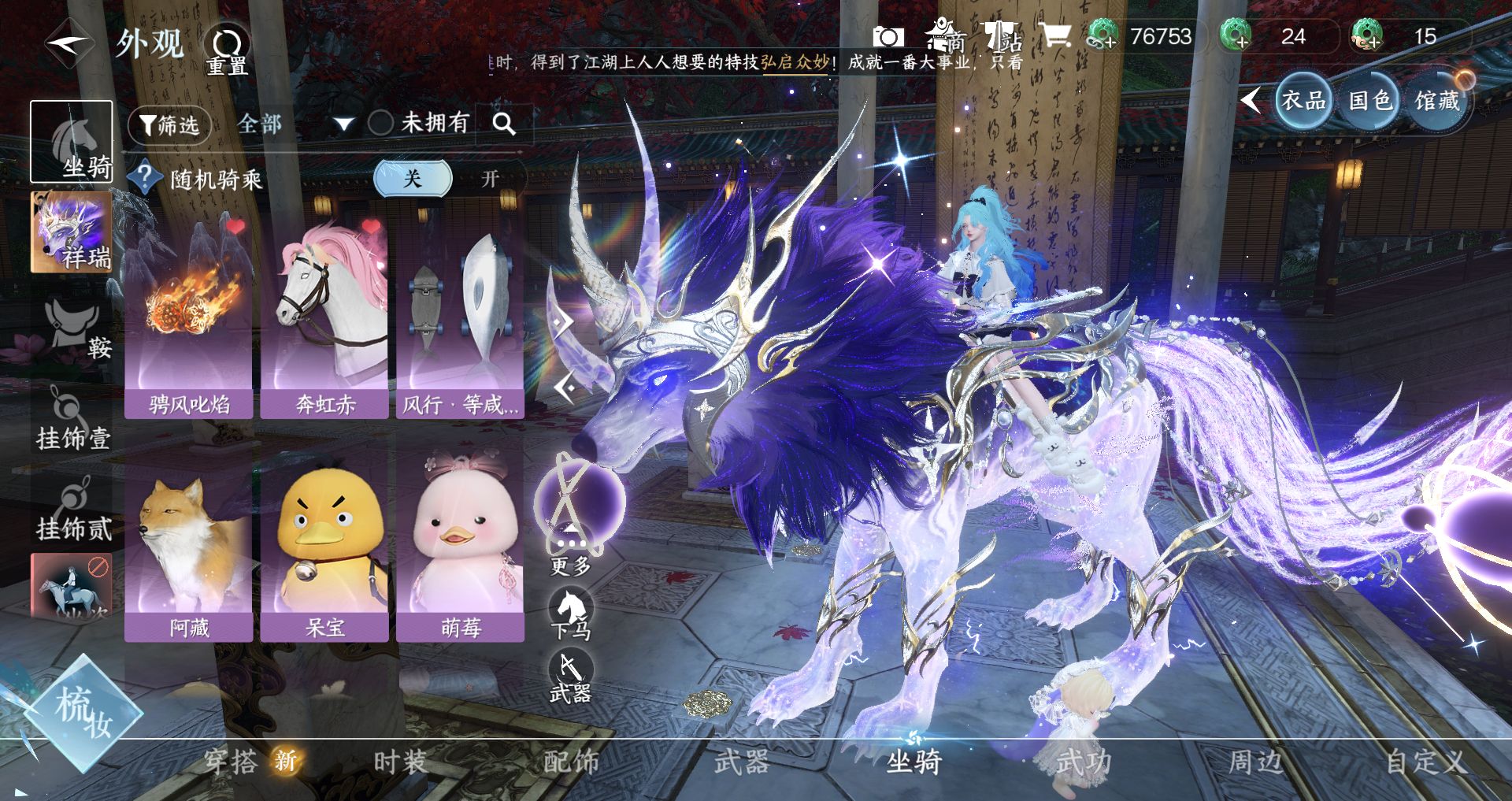Open the shopping cart icon
Viewport: 1512px width, 801px height.
click(1054, 36)
